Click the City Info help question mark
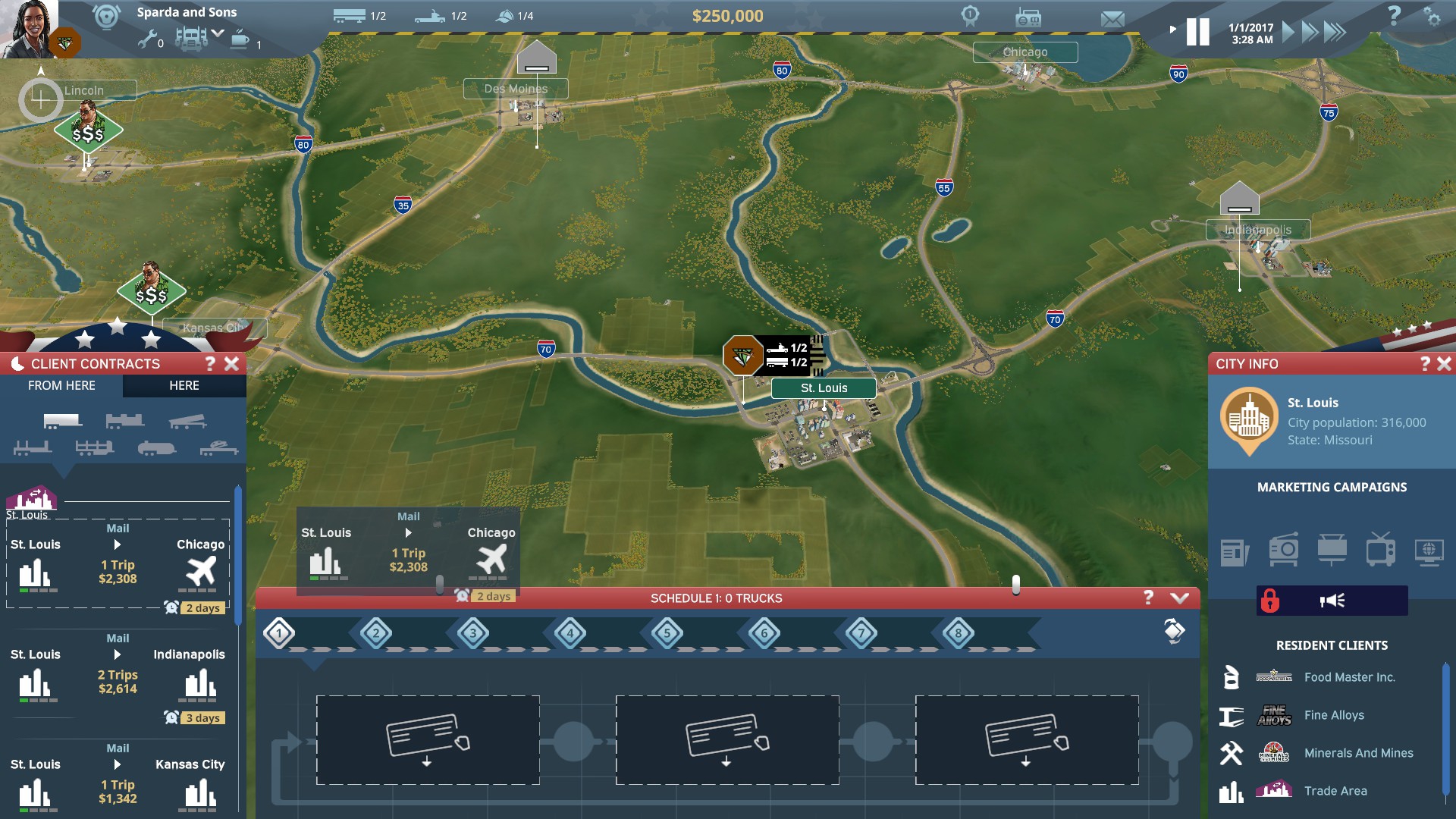The height and width of the screenshot is (819, 1456). (x=1427, y=364)
